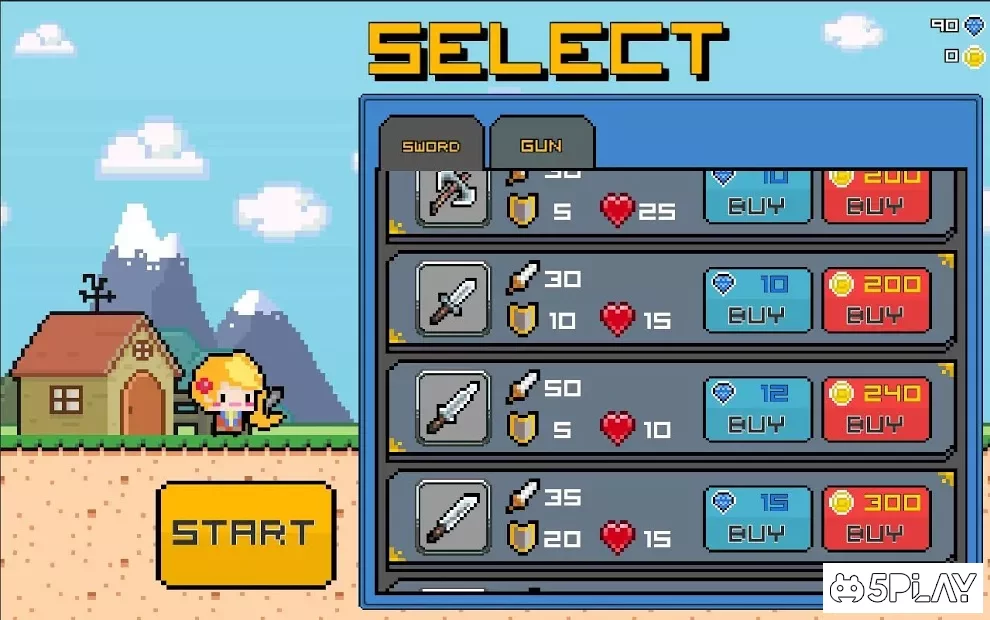Buy the 30-attack sword for 200 coins

tap(876, 299)
